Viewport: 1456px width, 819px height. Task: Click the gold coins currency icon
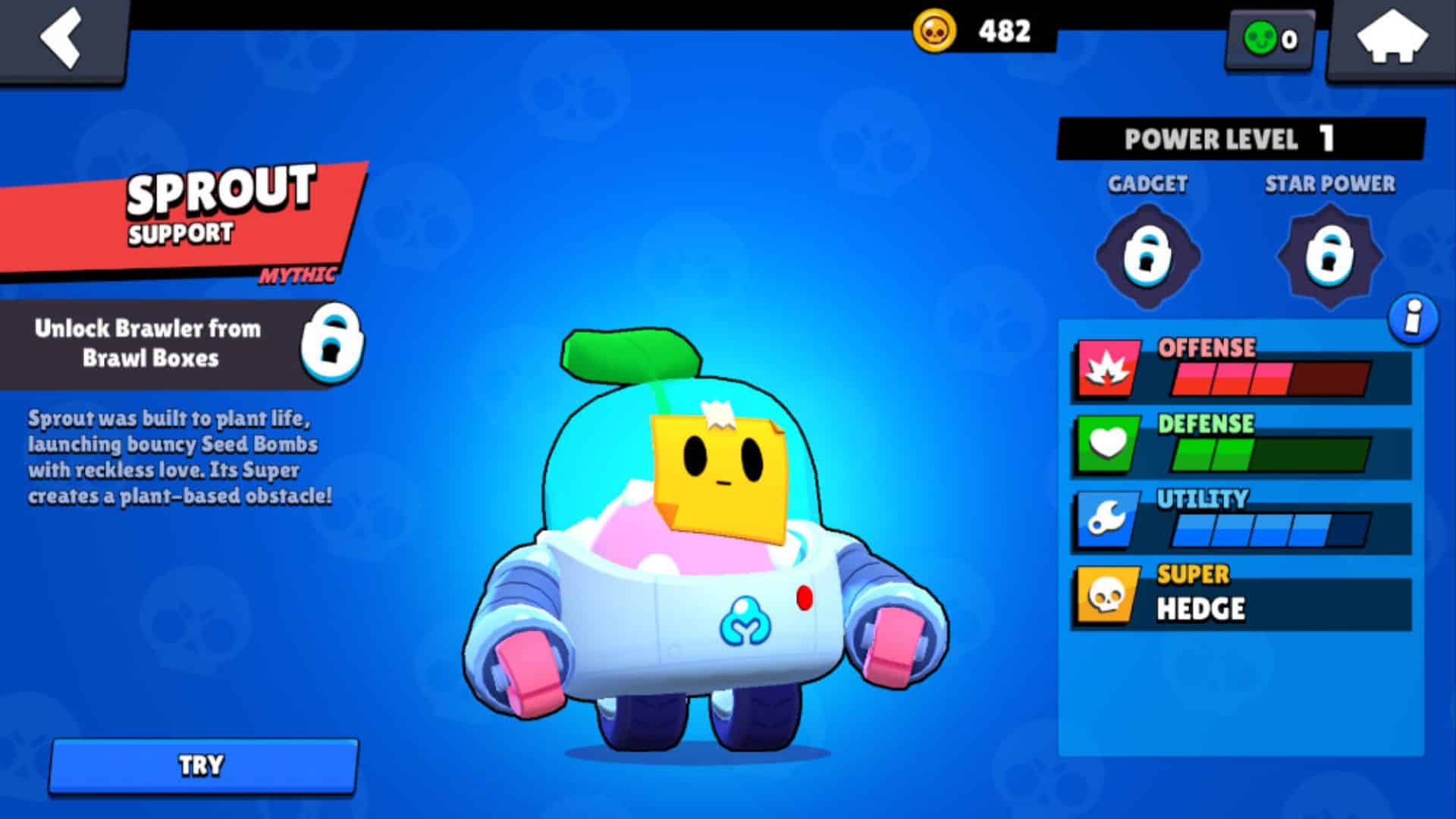click(934, 30)
